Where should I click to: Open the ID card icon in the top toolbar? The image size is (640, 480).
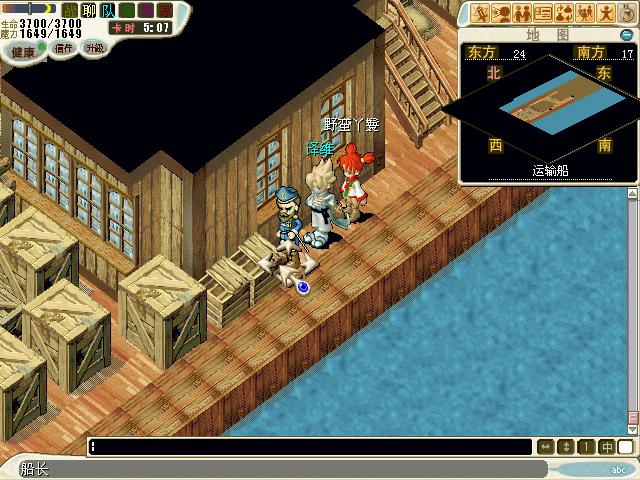coord(543,13)
